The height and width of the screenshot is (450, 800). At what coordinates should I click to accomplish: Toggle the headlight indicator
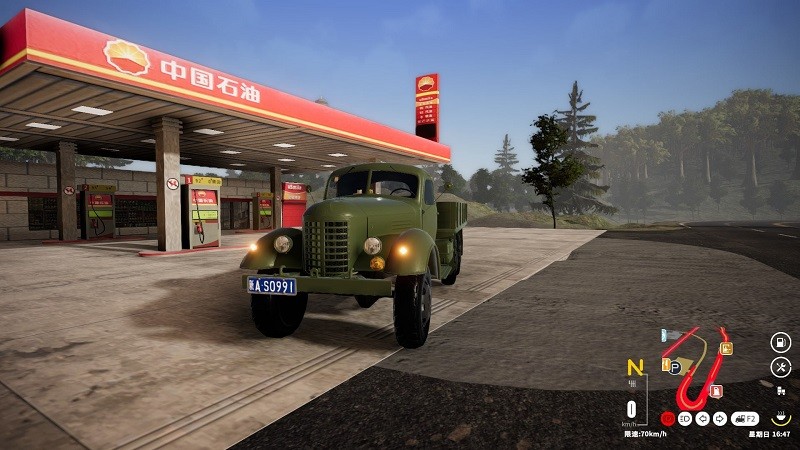(686, 419)
